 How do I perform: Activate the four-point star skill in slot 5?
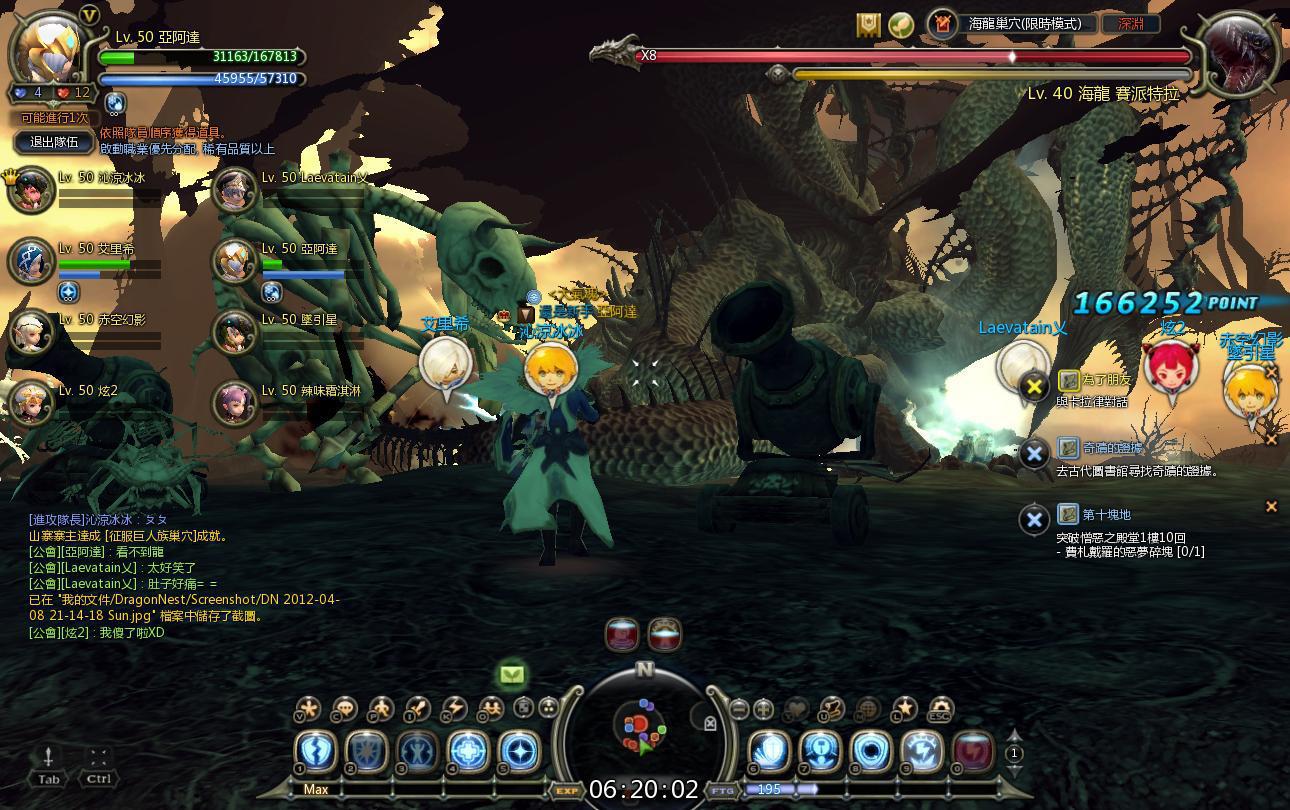[x=519, y=752]
